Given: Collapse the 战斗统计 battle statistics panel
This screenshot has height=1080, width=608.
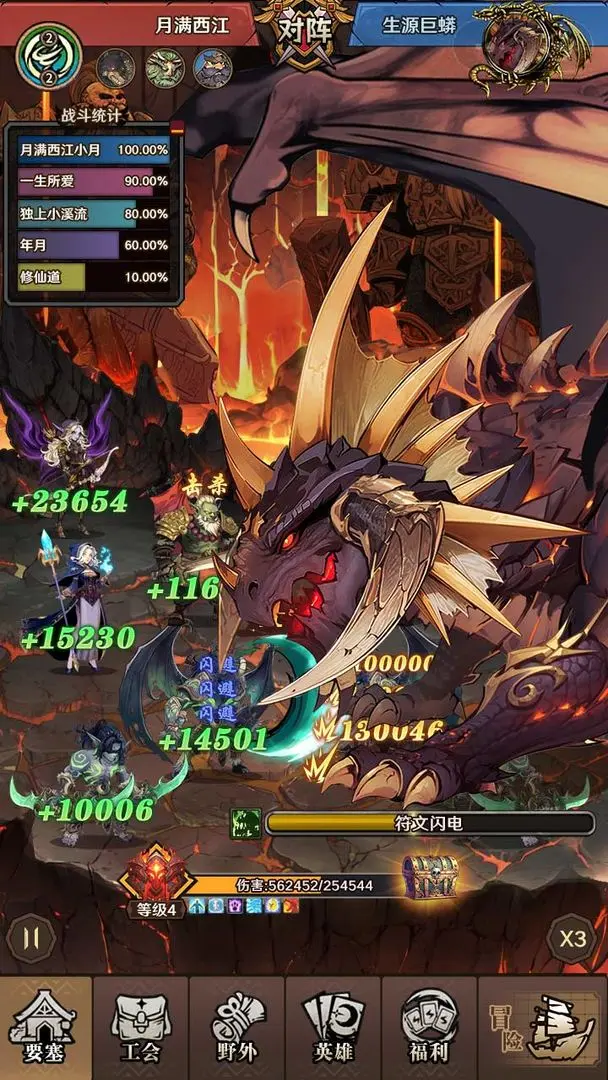Looking at the screenshot, I should (x=178, y=127).
